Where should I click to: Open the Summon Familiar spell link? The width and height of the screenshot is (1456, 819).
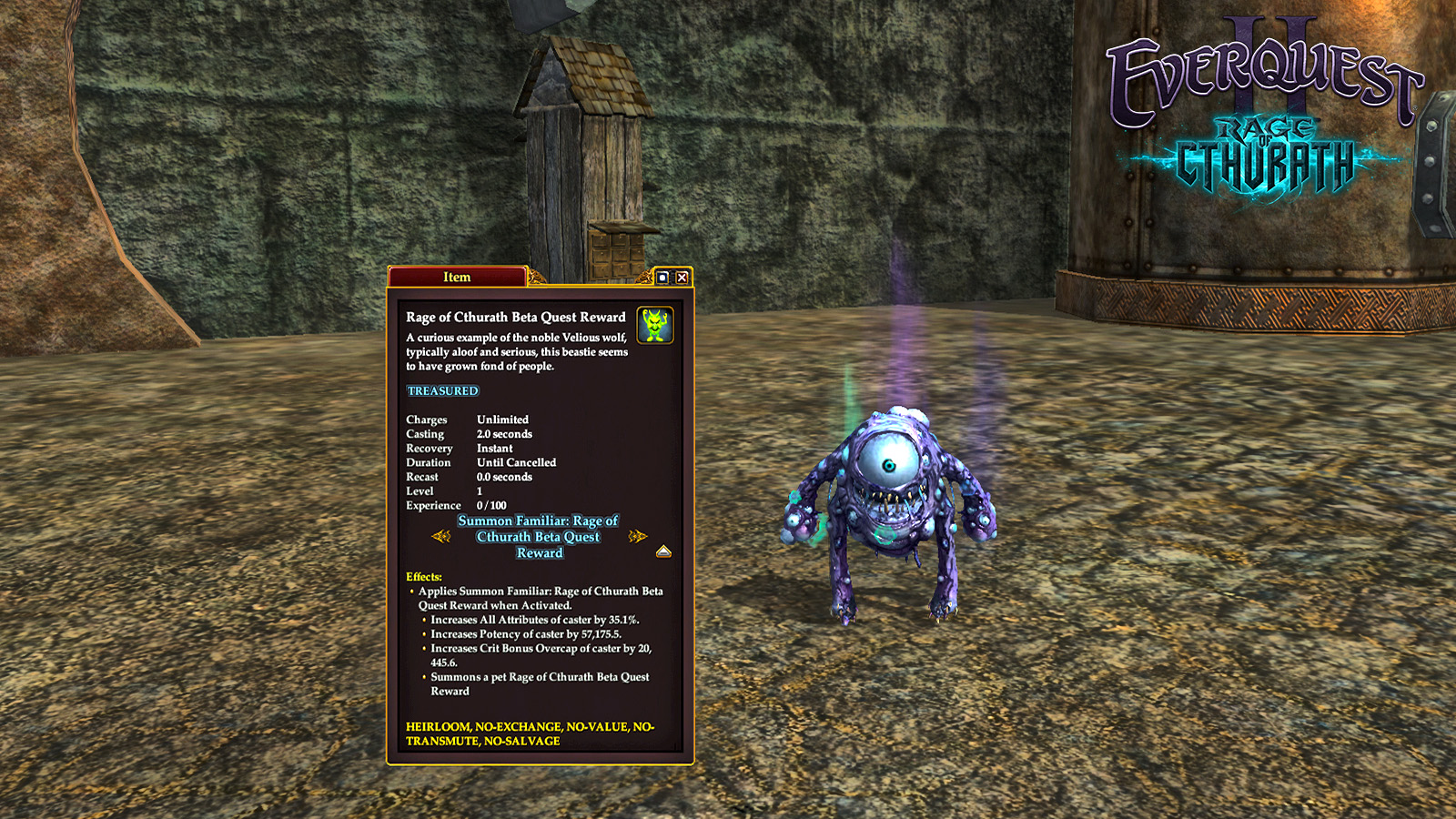tap(539, 537)
